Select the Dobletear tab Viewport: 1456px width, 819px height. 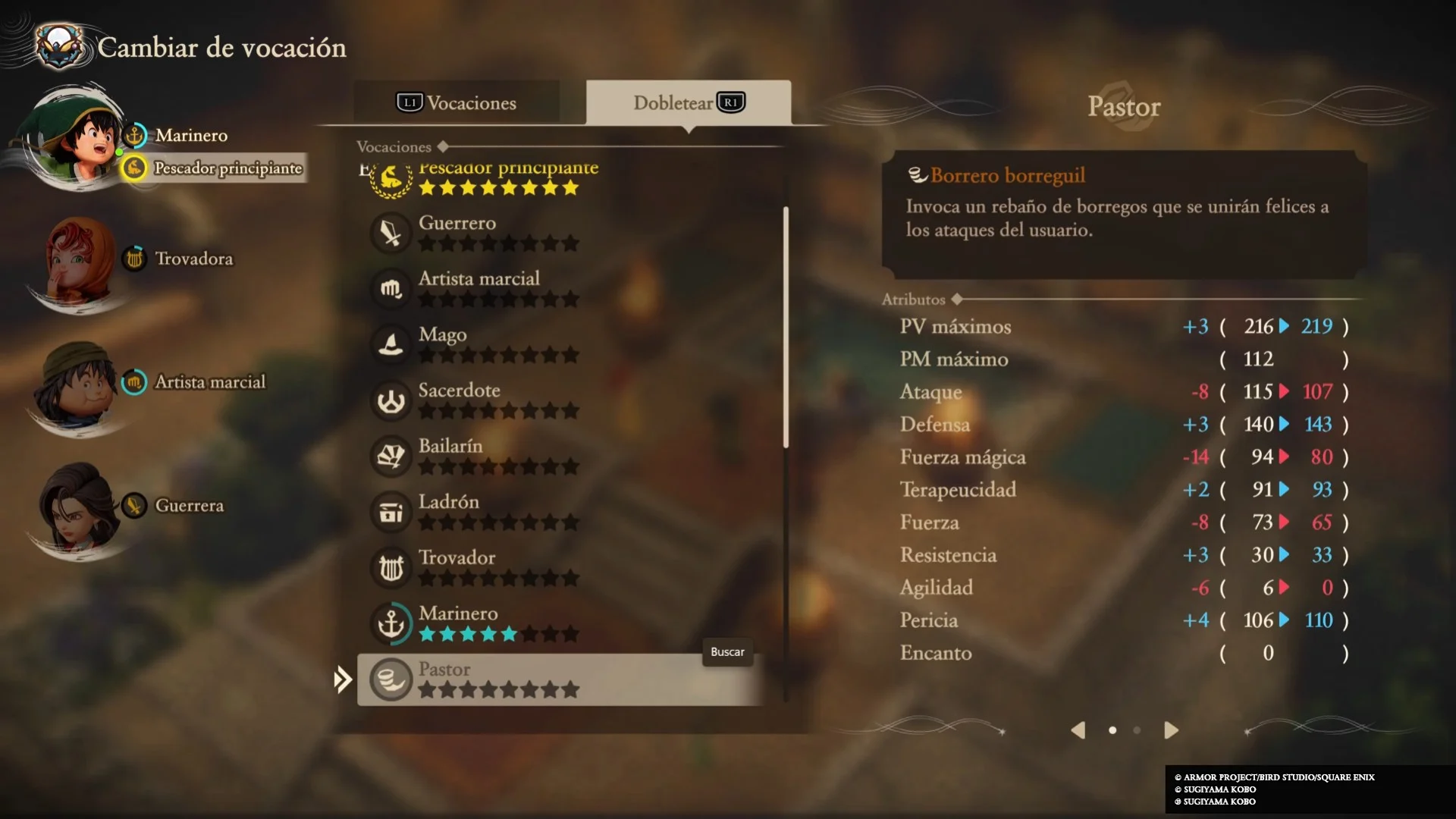688,103
